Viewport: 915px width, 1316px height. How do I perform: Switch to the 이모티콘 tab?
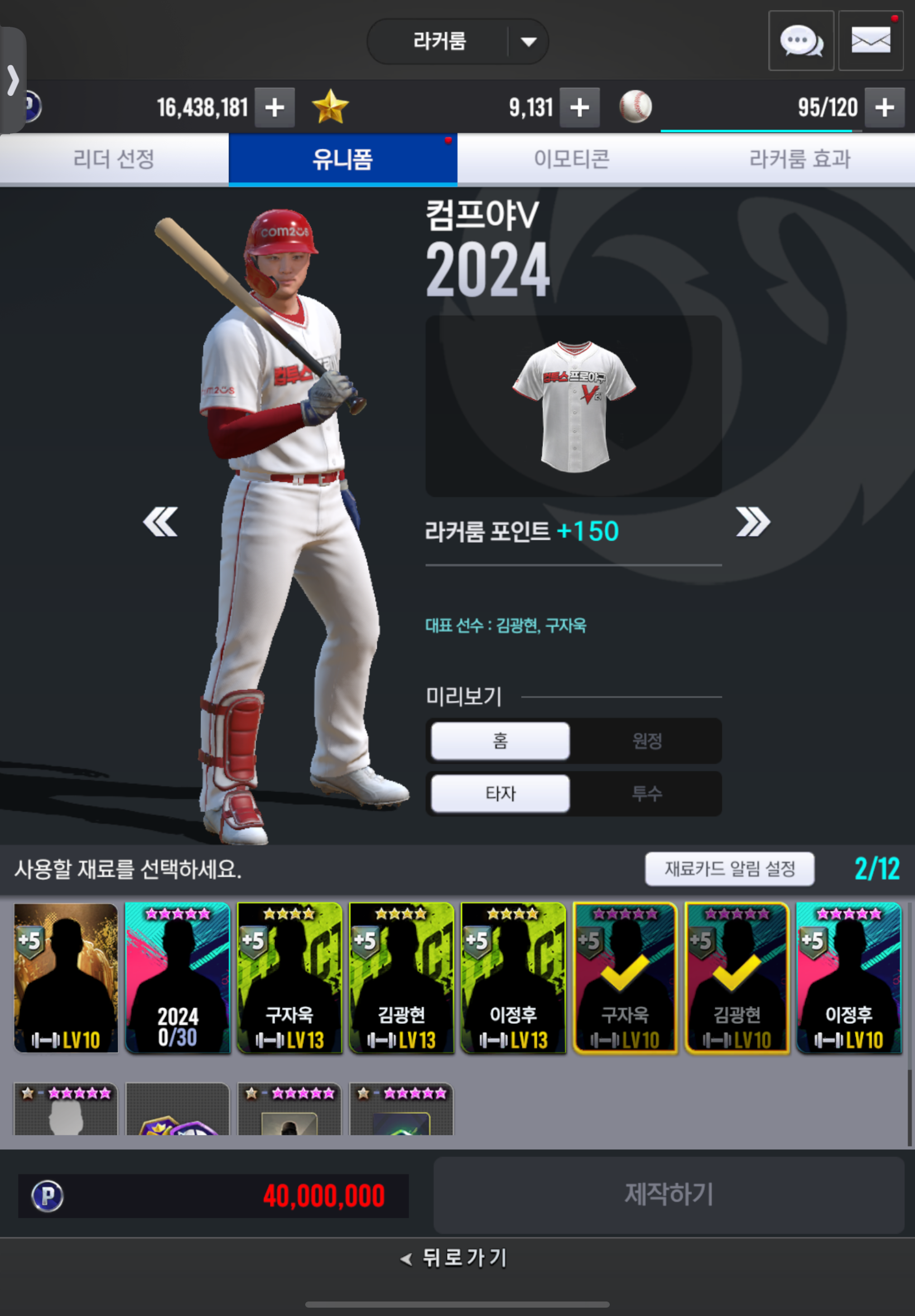coord(571,159)
